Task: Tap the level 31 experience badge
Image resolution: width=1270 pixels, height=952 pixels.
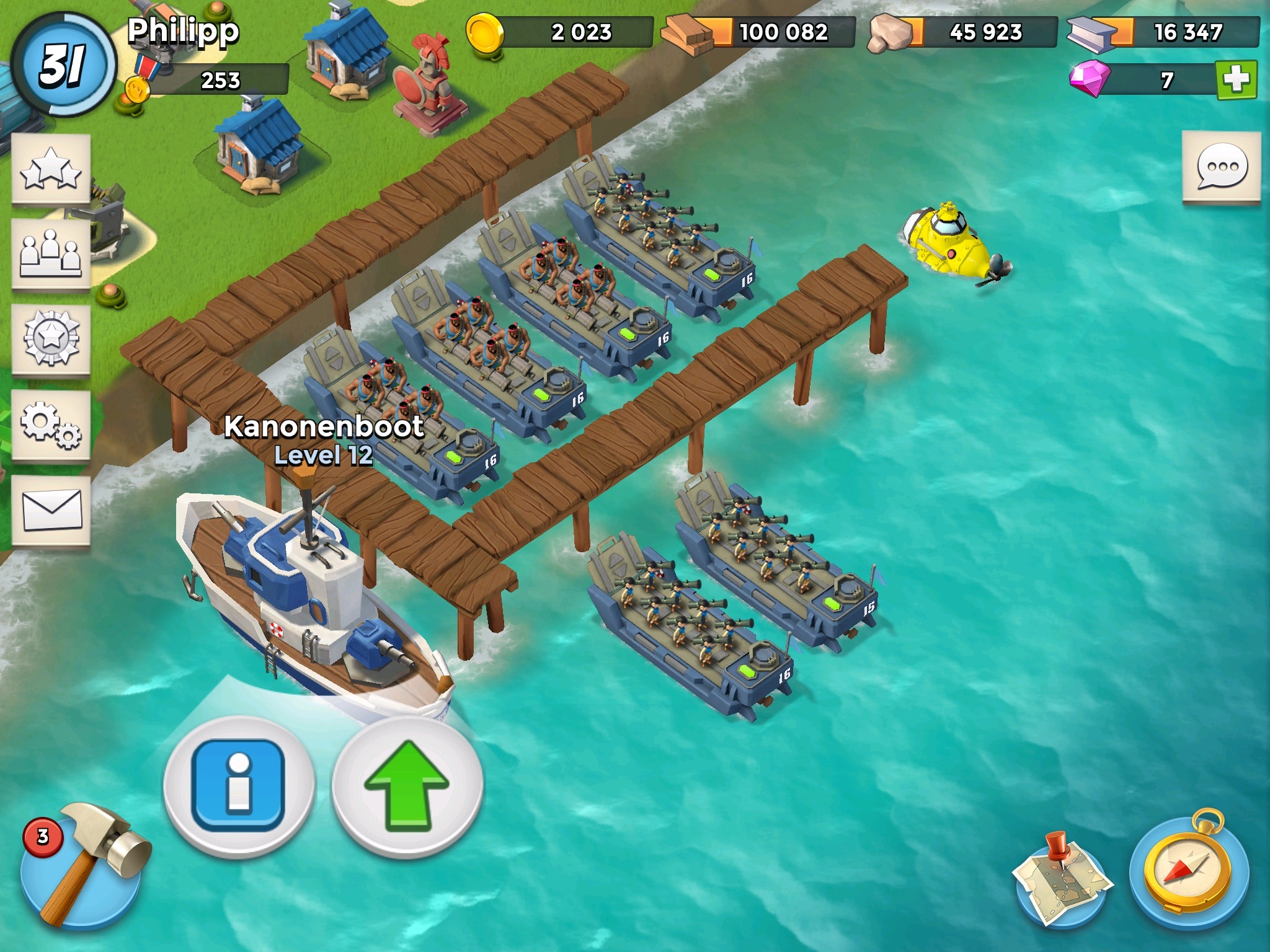Action: click(62, 65)
